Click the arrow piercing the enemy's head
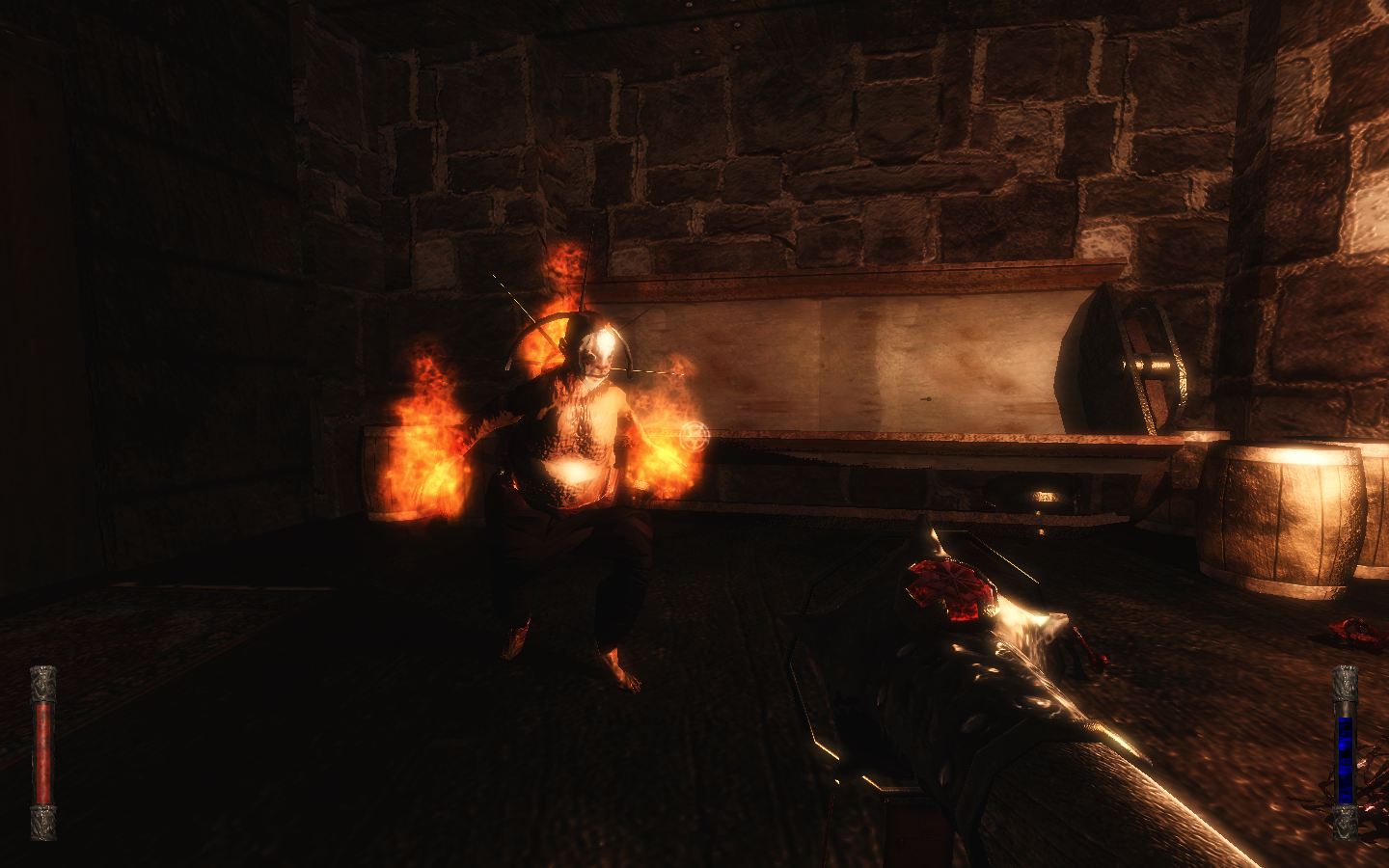The image size is (1389, 868). (637, 369)
